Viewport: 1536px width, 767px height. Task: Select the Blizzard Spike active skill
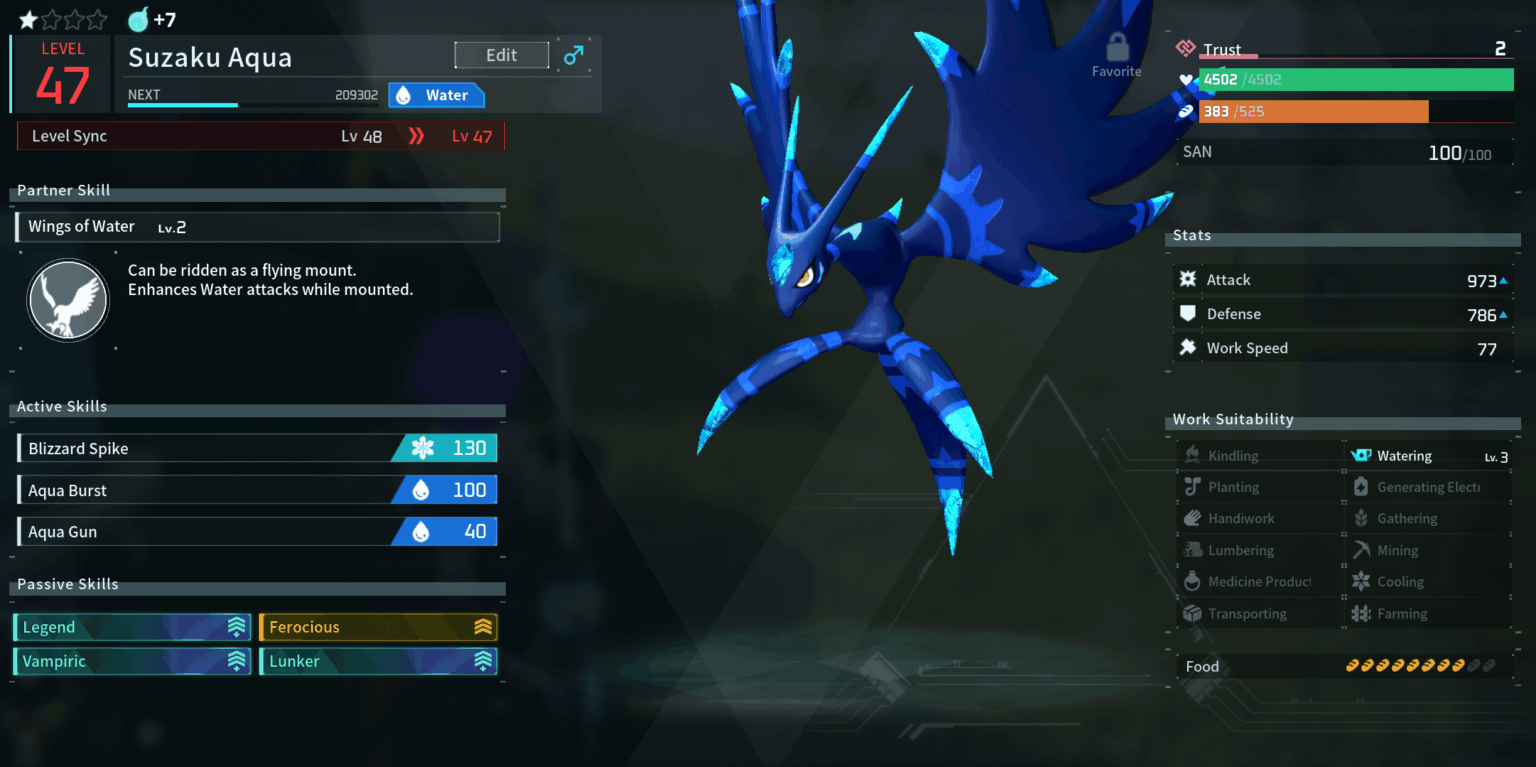click(257, 448)
